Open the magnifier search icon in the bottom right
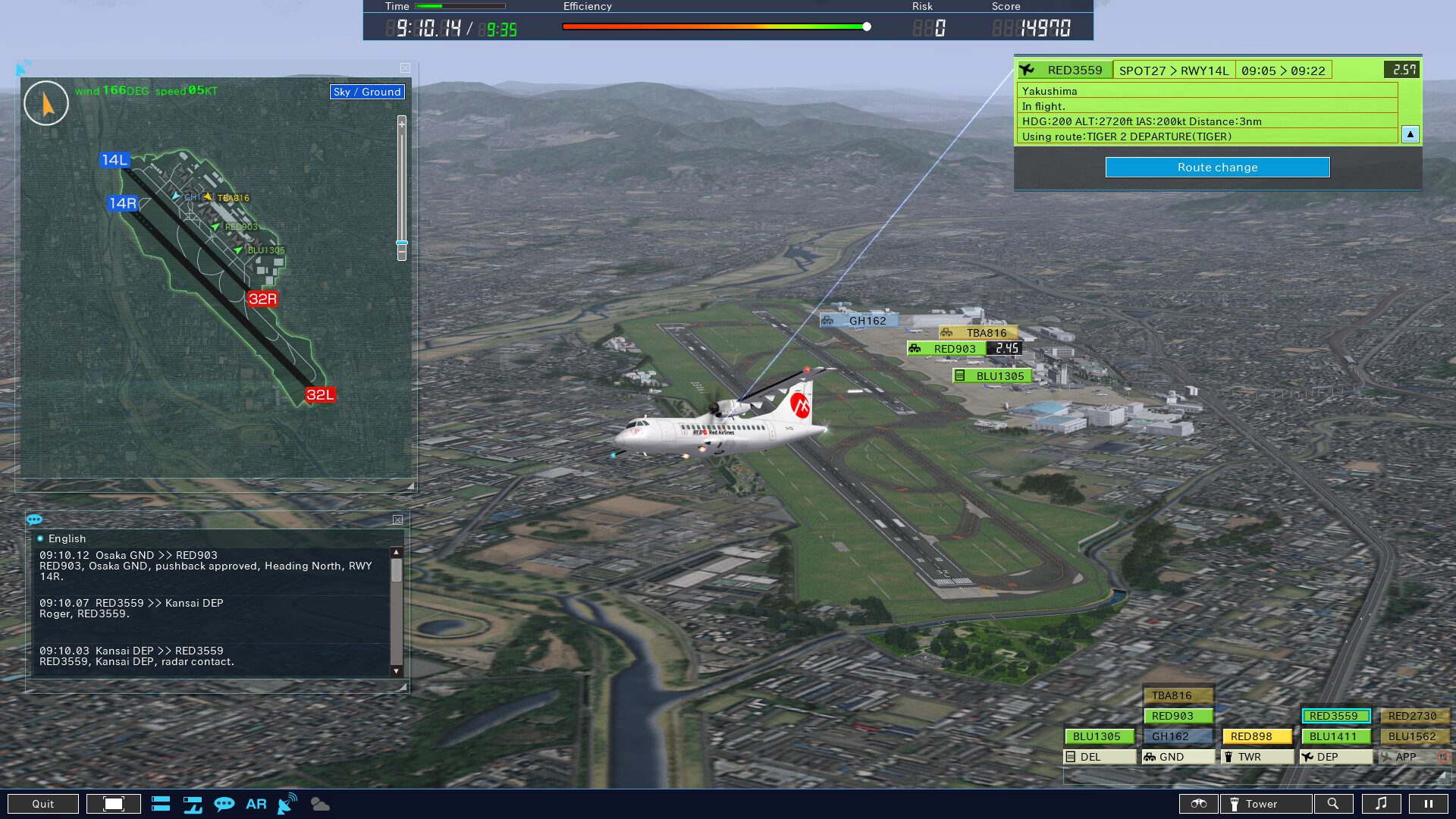The width and height of the screenshot is (1456, 819). point(1335,804)
